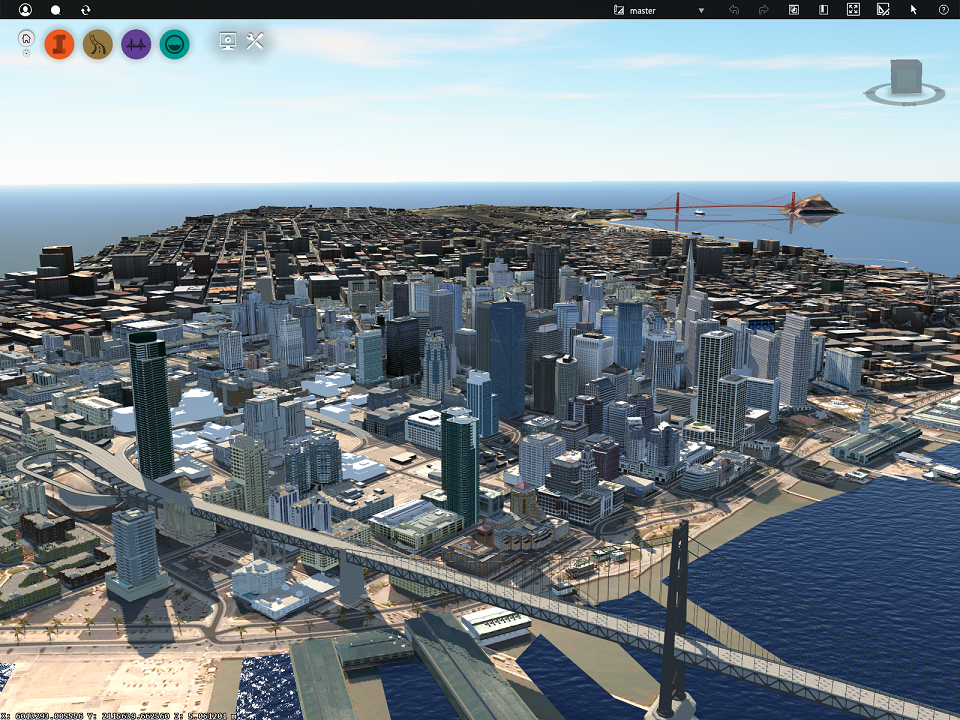Screen dimensions: 960x720
Task: Select the orange building design tool
Action: [x=59, y=44]
